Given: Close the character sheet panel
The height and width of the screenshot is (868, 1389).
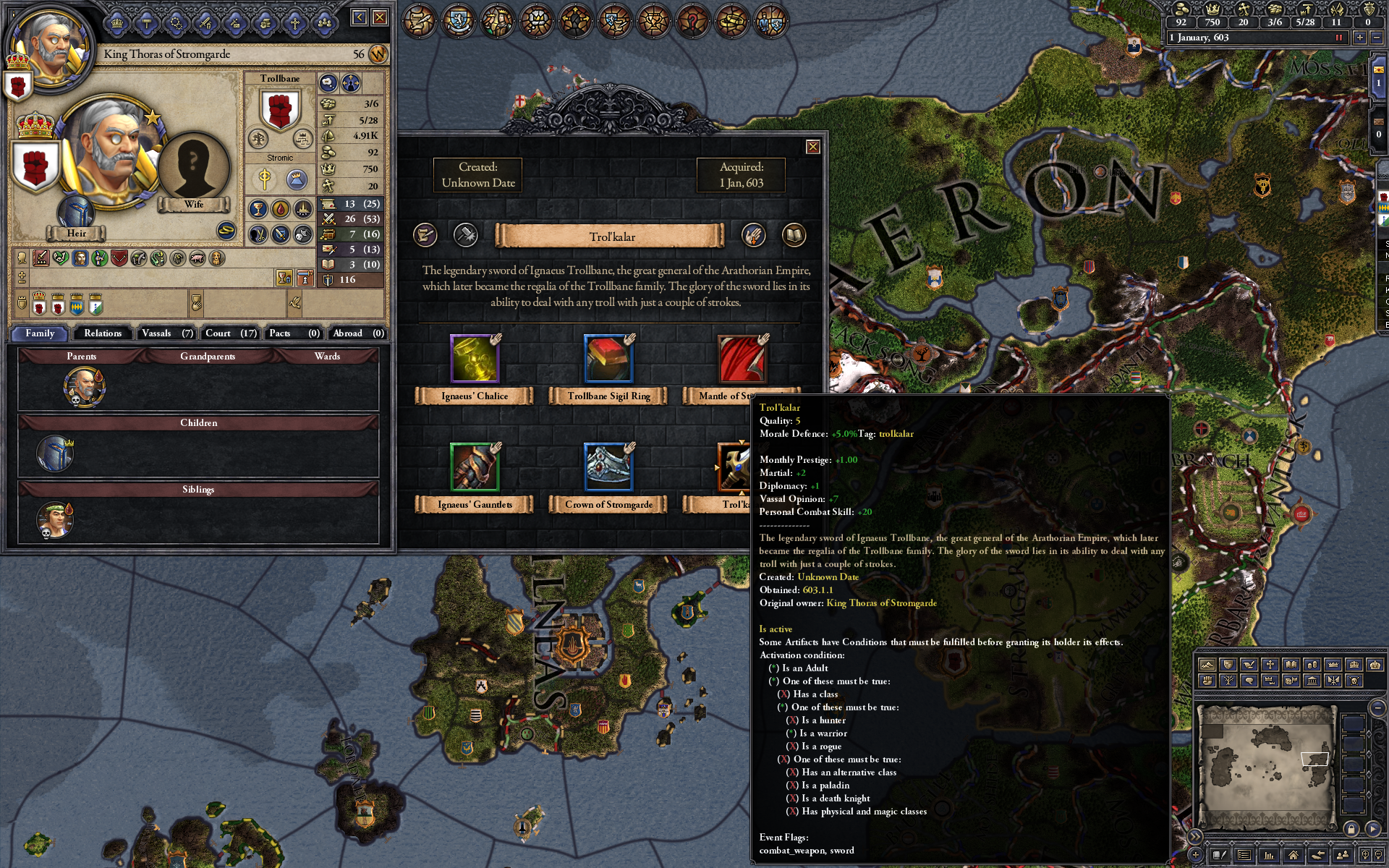Looking at the screenshot, I should (x=380, y=17).
